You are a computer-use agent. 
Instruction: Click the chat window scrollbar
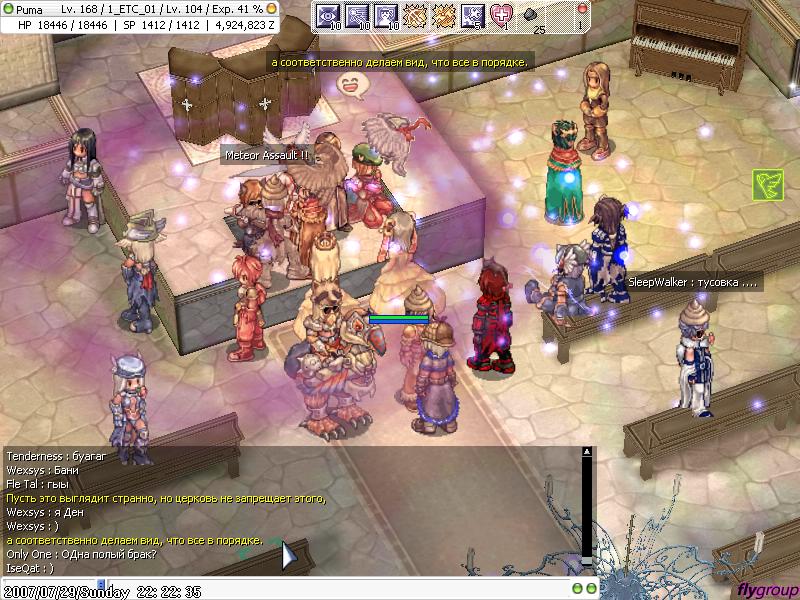[x=587, y=510]
